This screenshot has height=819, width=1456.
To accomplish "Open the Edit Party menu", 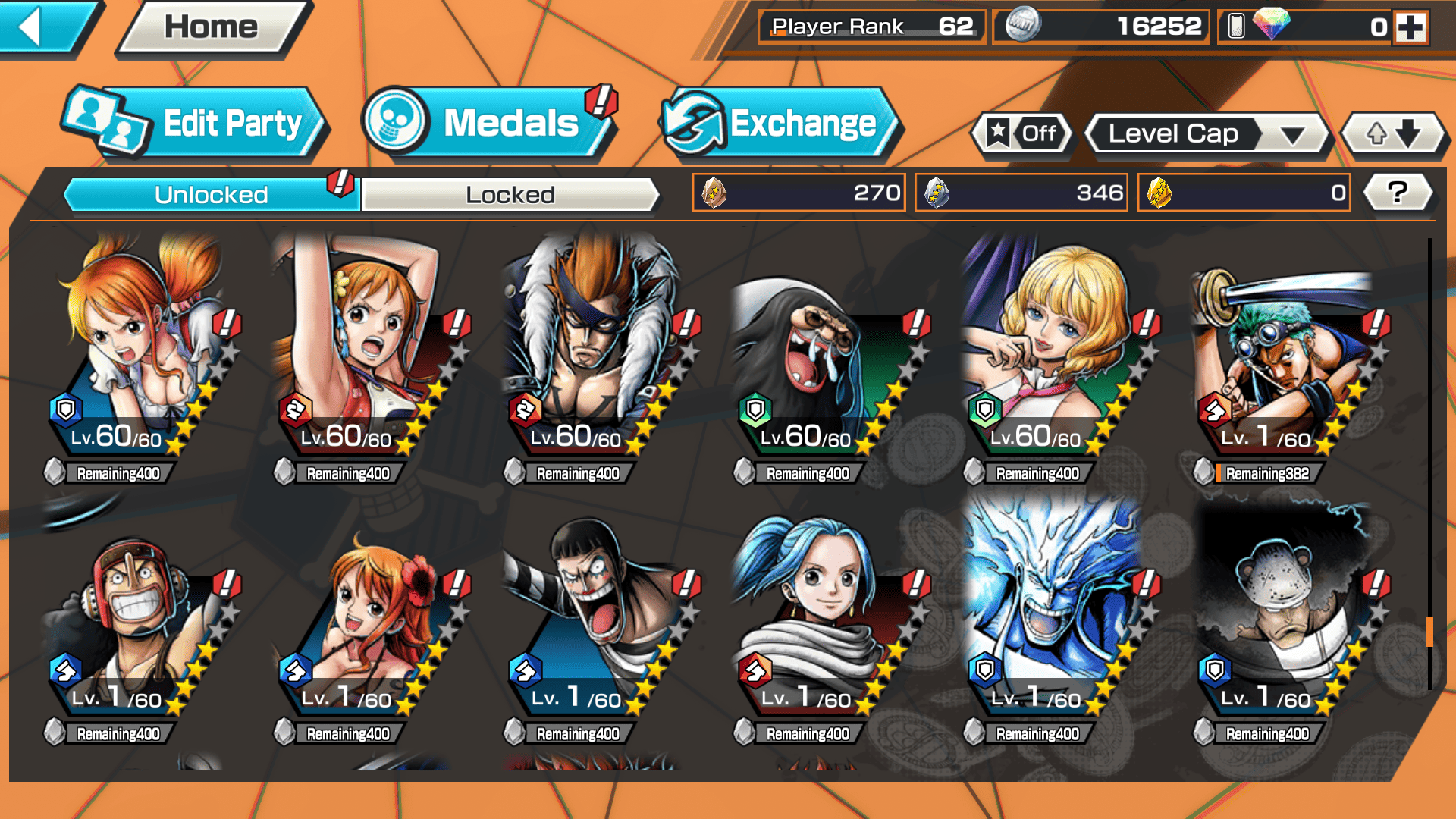I will (x=196, y=124).
